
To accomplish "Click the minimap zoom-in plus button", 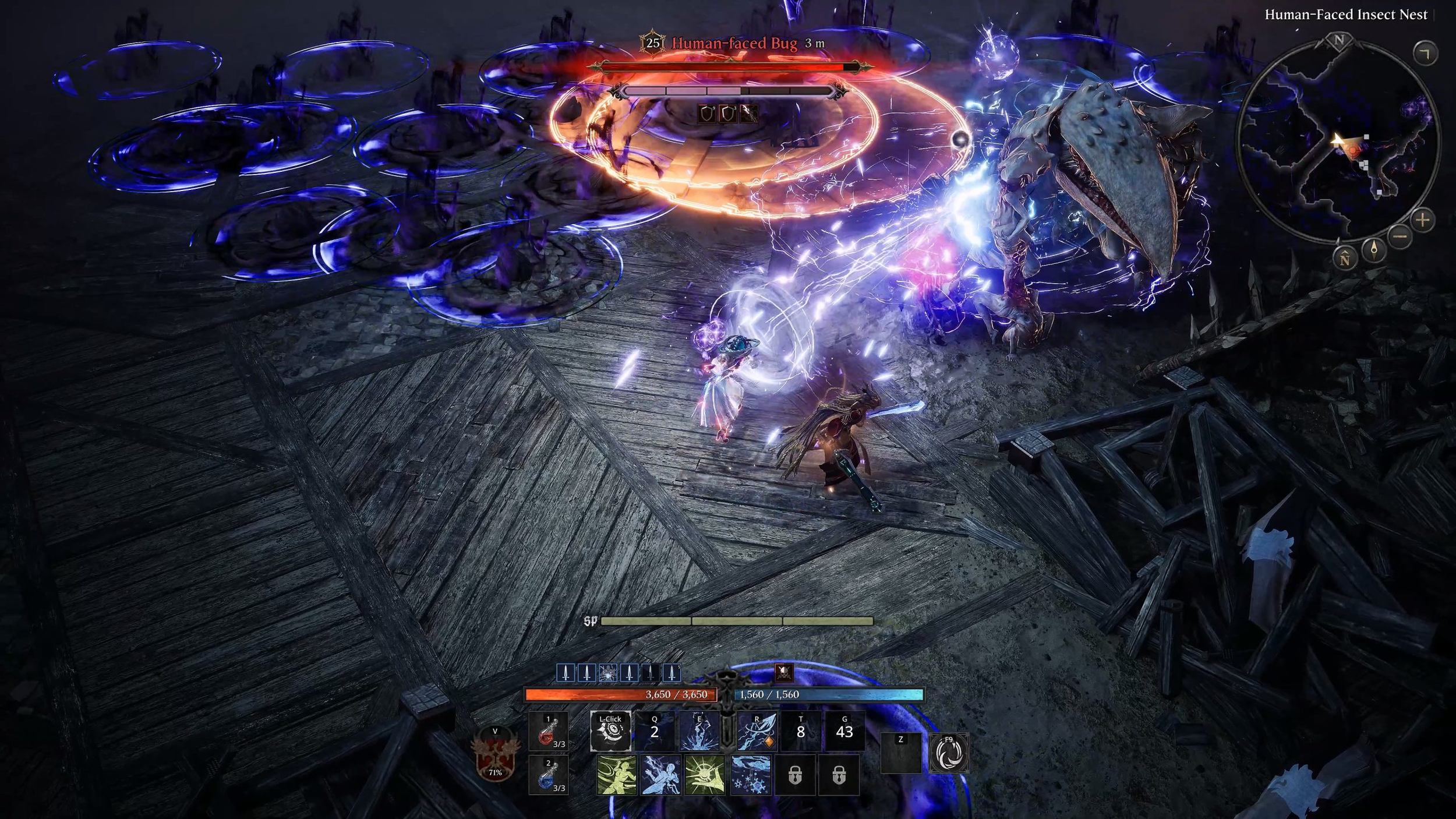I will [x=1423, y=220].
